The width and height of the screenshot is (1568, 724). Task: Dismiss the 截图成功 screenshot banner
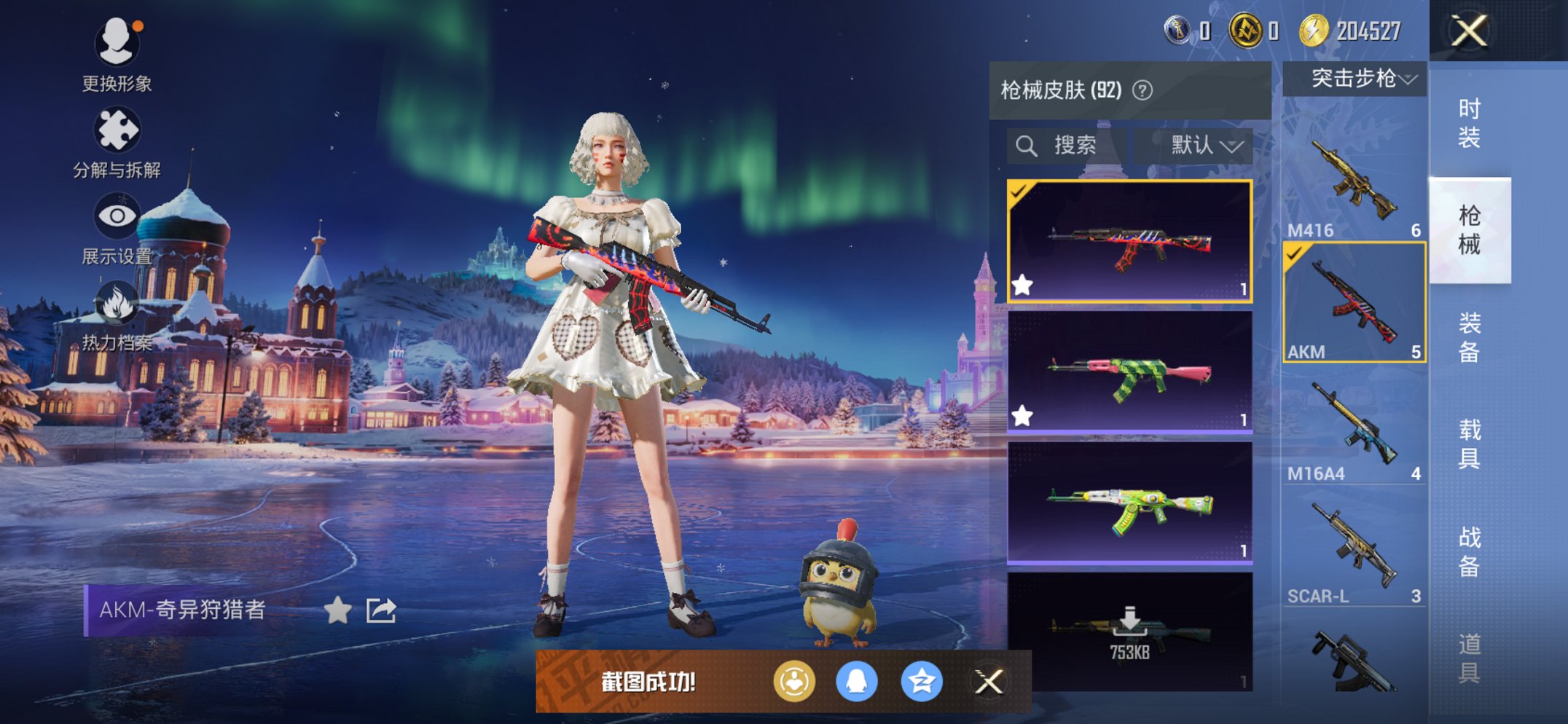pos(989,682)
